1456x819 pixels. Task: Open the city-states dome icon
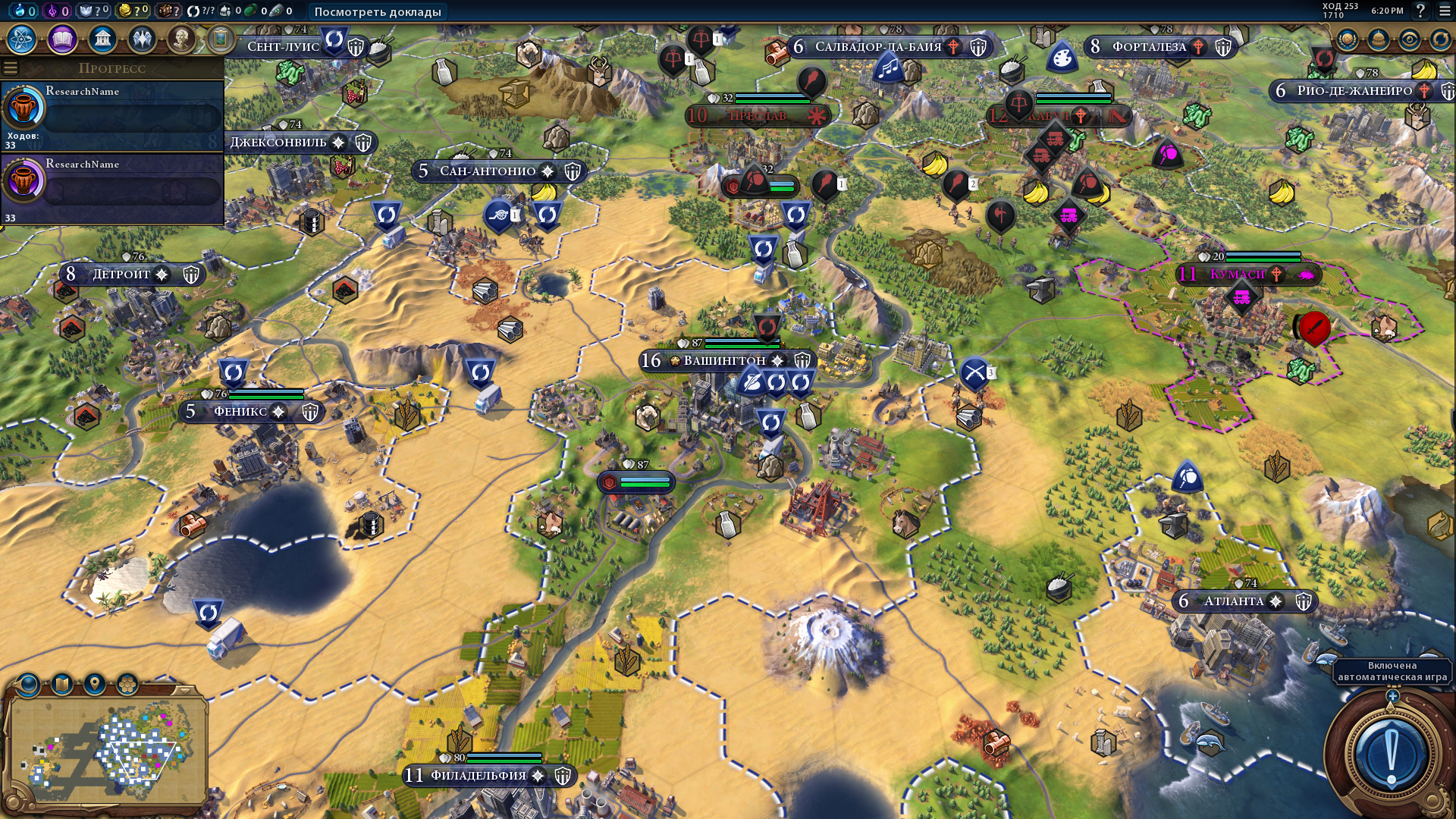click(1379, 39)
